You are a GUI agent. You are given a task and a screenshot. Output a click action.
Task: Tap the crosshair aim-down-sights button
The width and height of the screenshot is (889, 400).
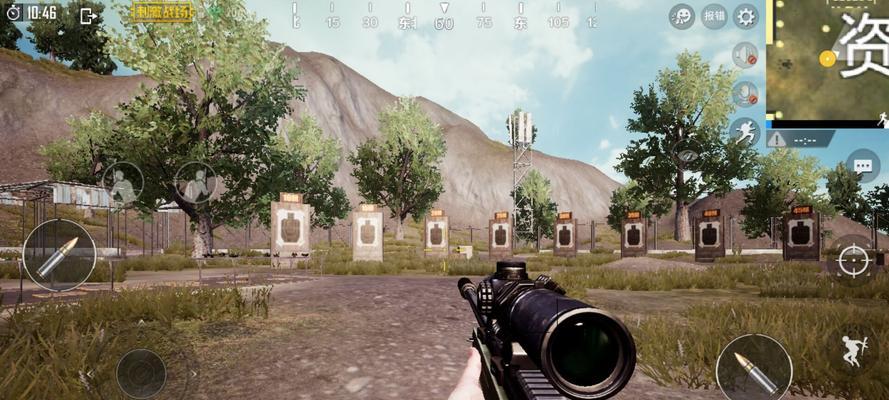(x=853, y=260)
